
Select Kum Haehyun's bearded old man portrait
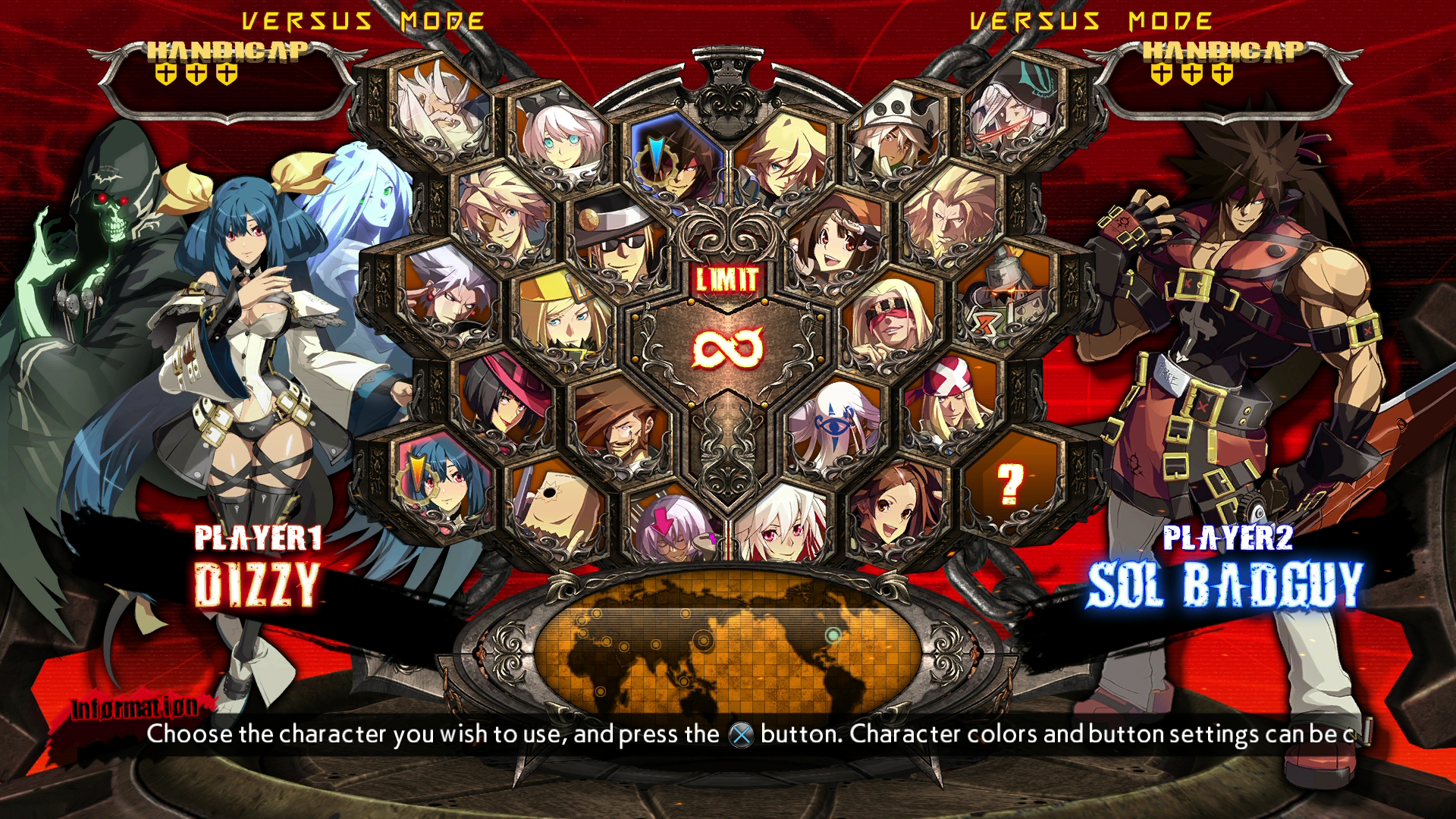click(444, 114)
